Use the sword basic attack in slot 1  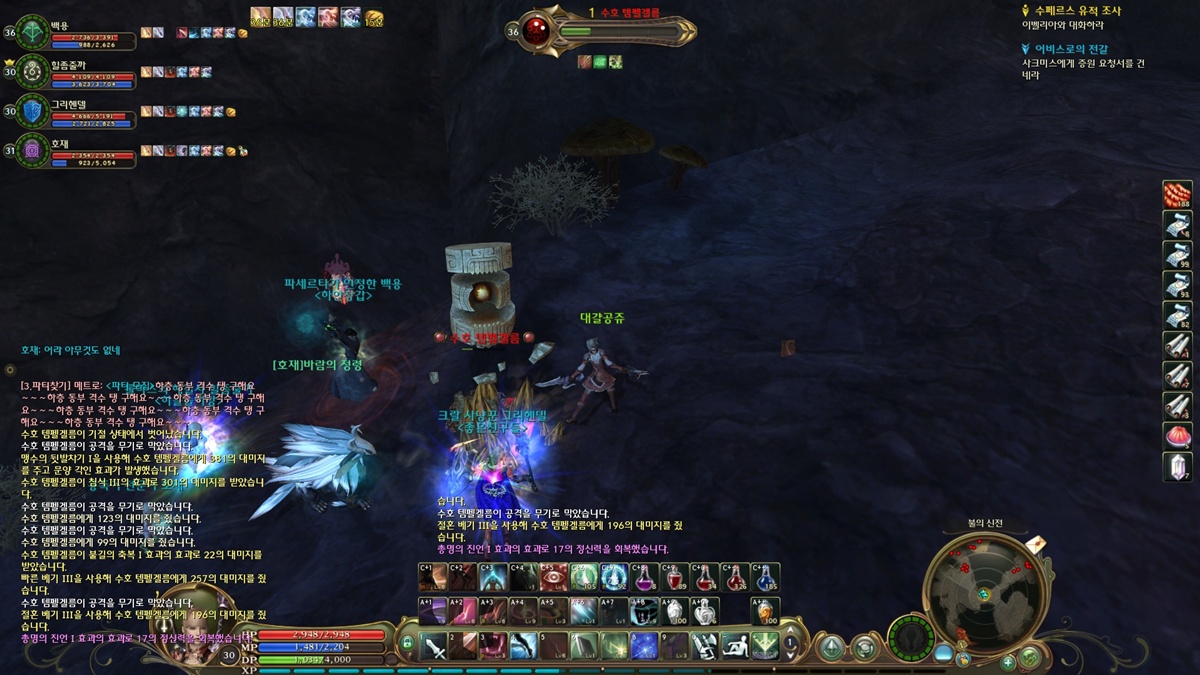[x=434, y=646]
